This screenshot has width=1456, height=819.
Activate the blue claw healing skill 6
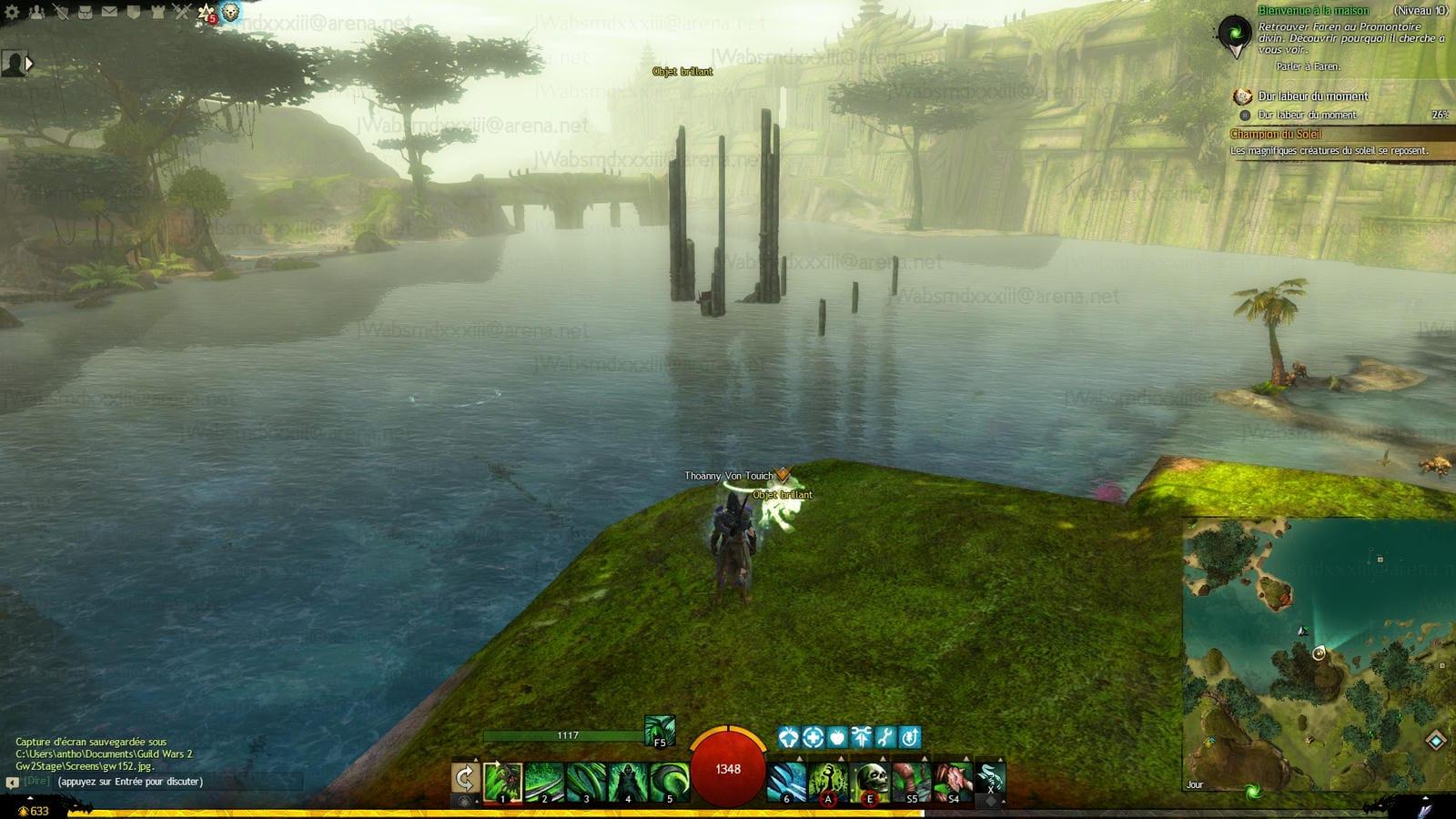pyautogui.click(x=786, y=782)
